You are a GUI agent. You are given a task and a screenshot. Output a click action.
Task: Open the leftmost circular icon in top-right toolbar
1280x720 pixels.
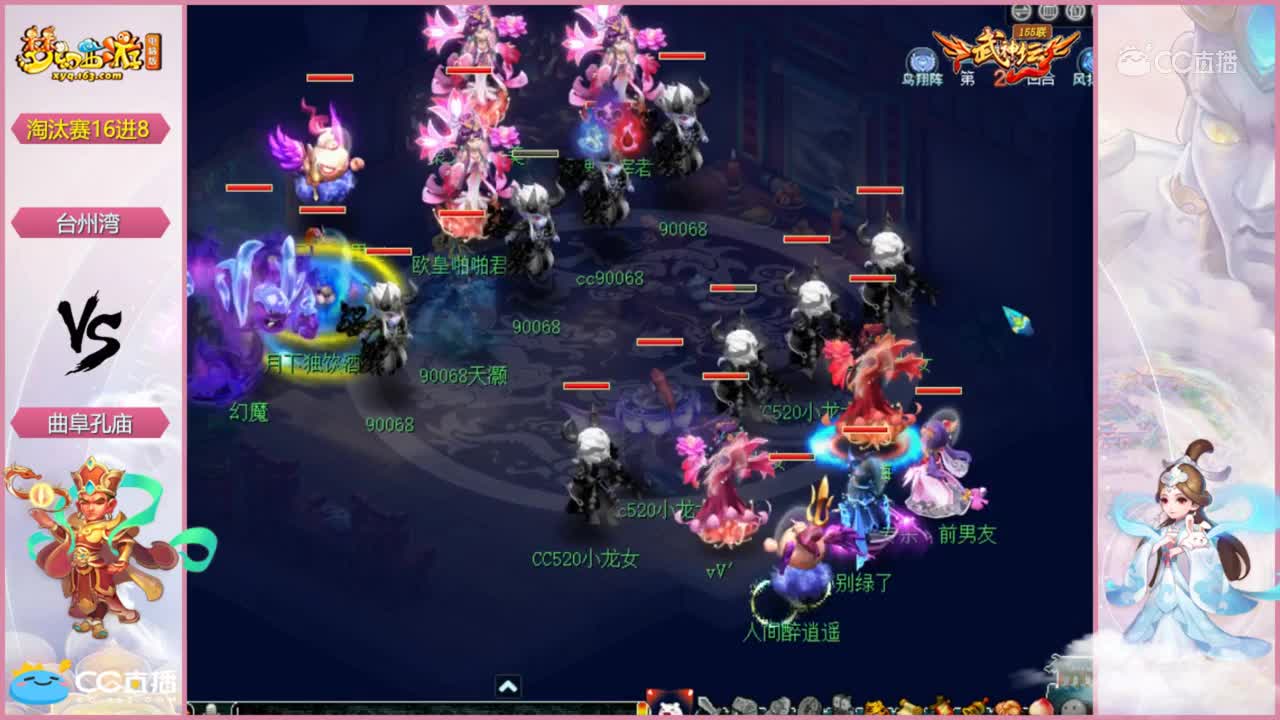point(1021,12)
